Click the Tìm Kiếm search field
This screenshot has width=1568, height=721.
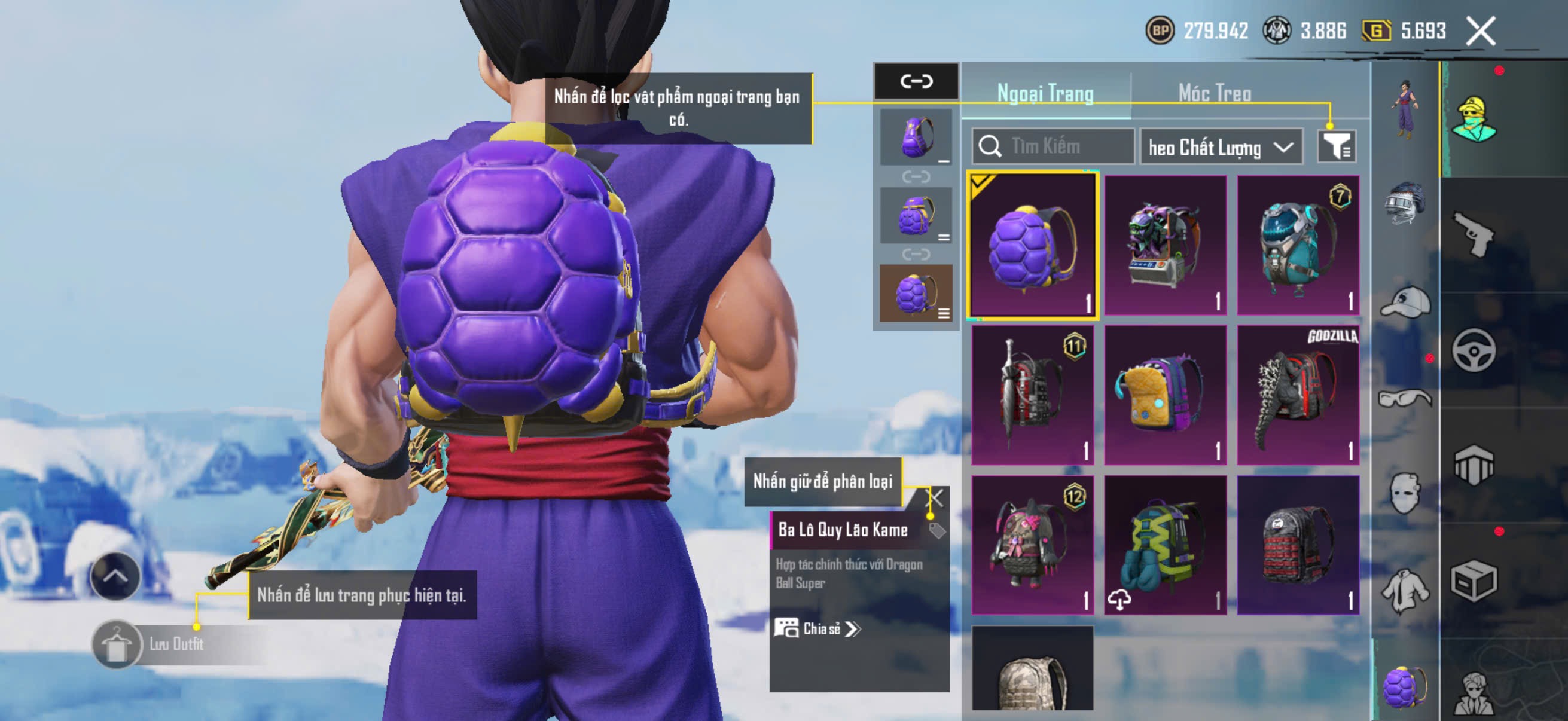click(1053, 146)
